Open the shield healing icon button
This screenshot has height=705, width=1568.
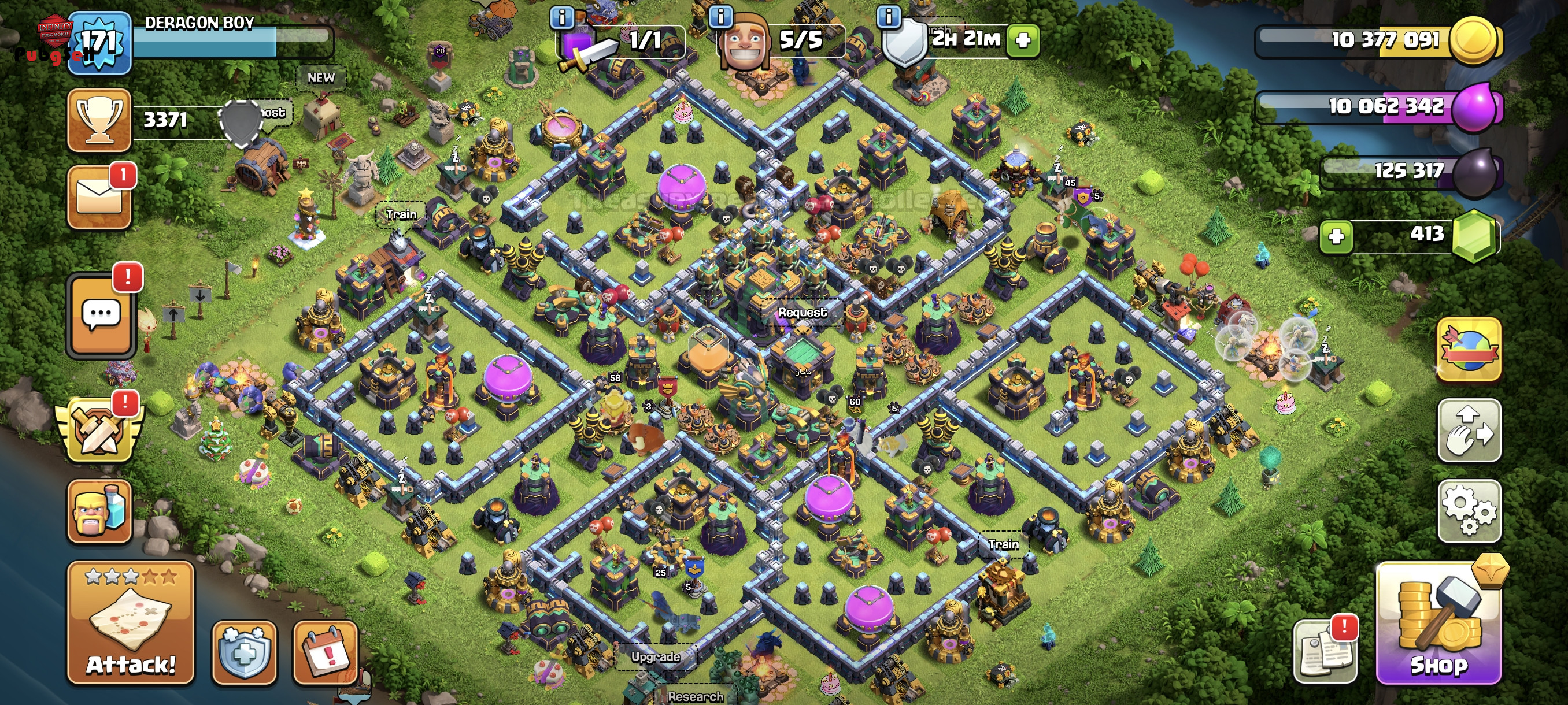coord(244,652)
